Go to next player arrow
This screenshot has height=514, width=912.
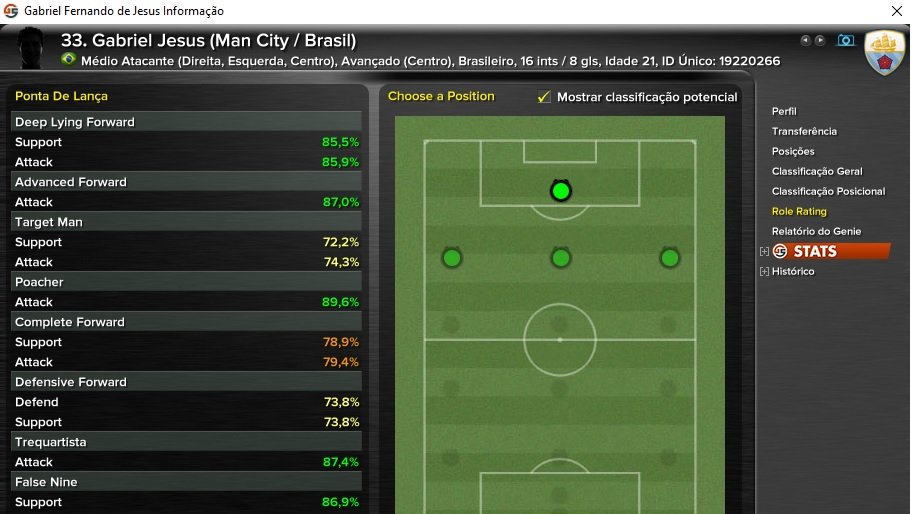click(x=820, y=41)
